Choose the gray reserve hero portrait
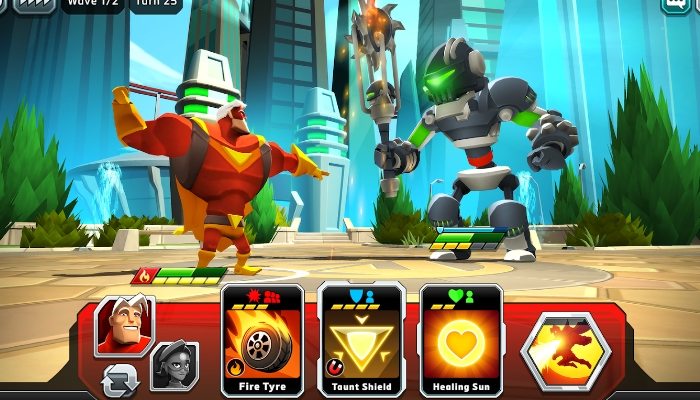 coord(173,366)
